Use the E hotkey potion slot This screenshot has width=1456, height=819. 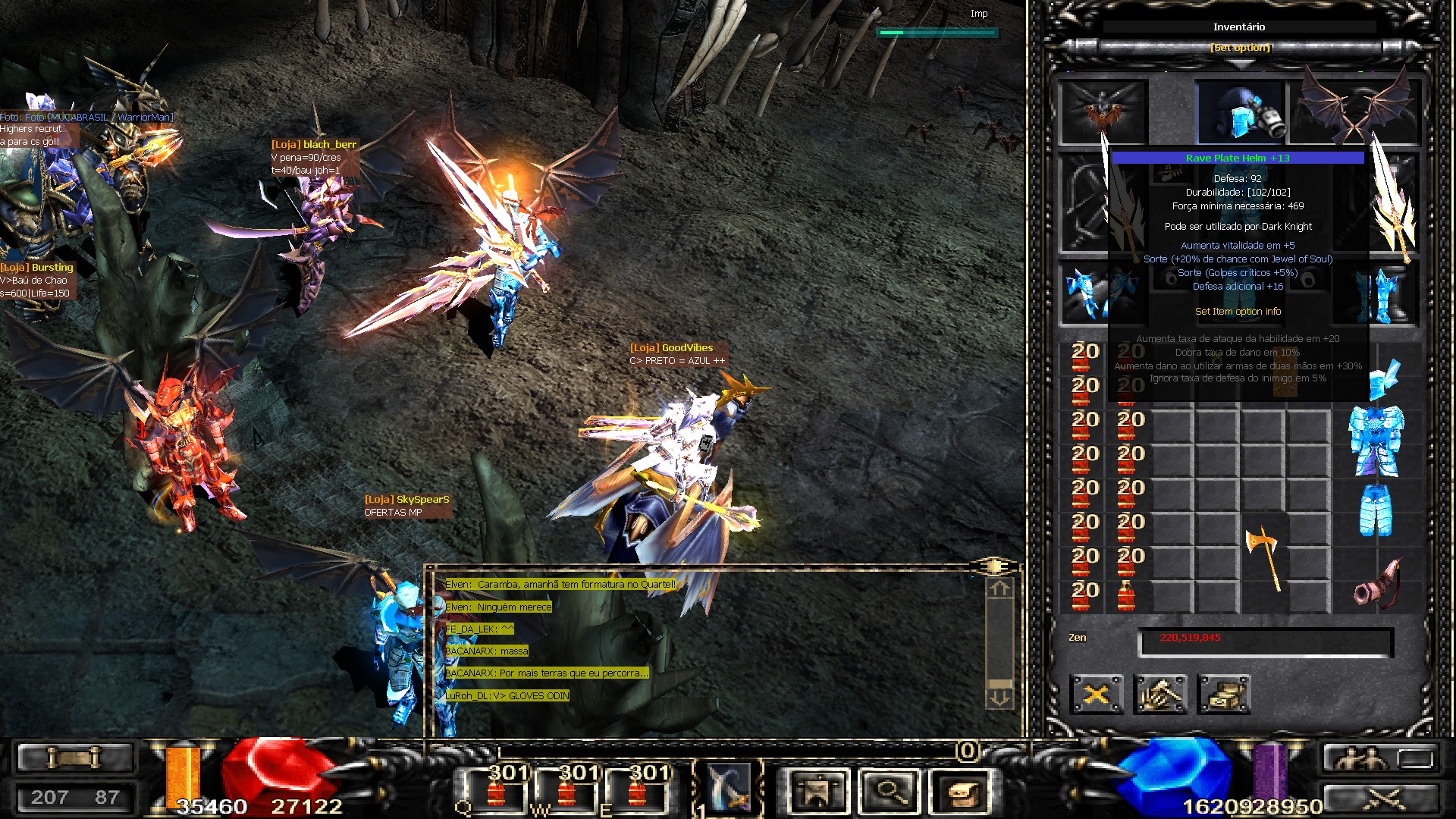(639, 790)
